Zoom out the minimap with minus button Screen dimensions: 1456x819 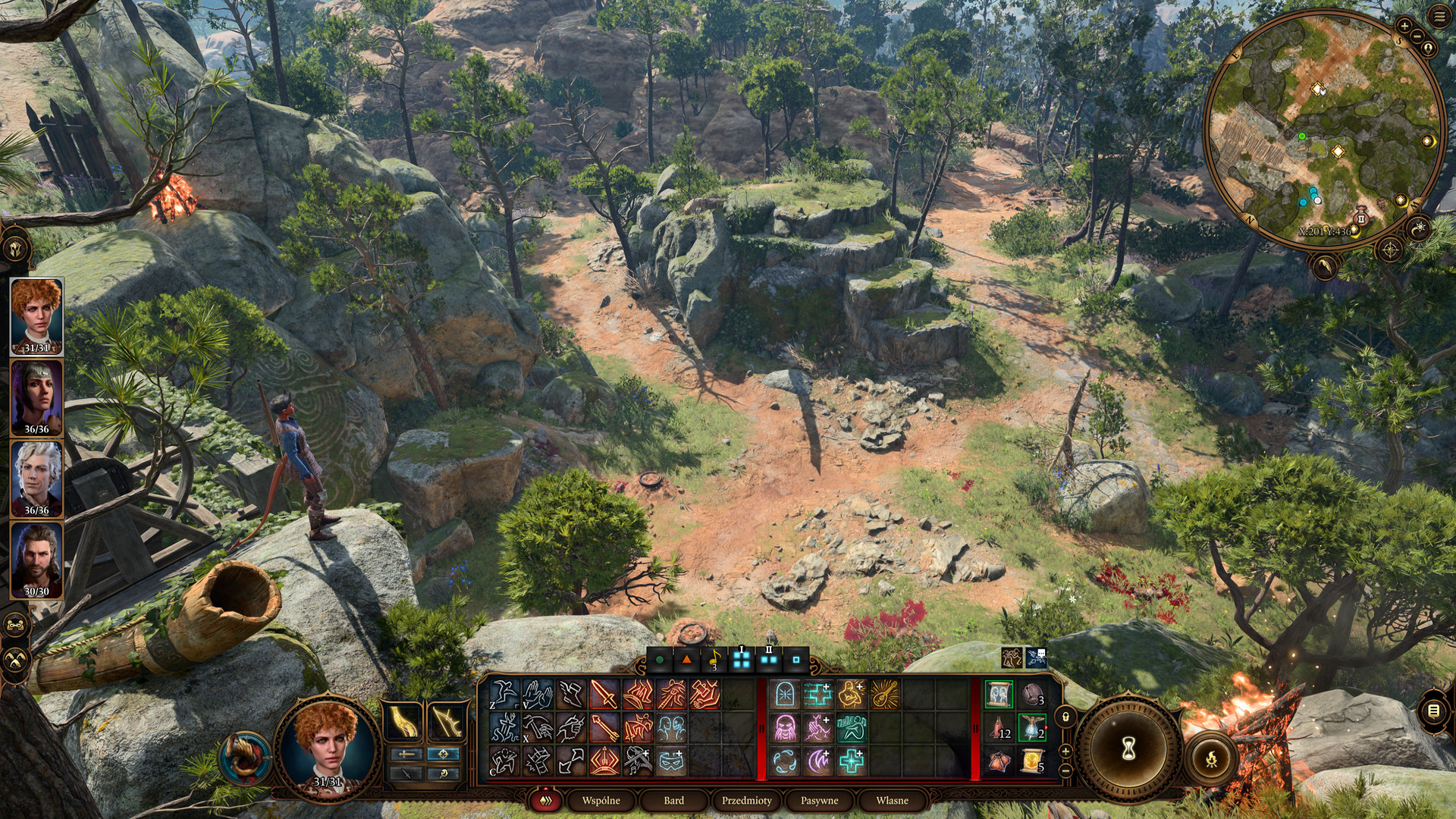[x=1415, y=38]
